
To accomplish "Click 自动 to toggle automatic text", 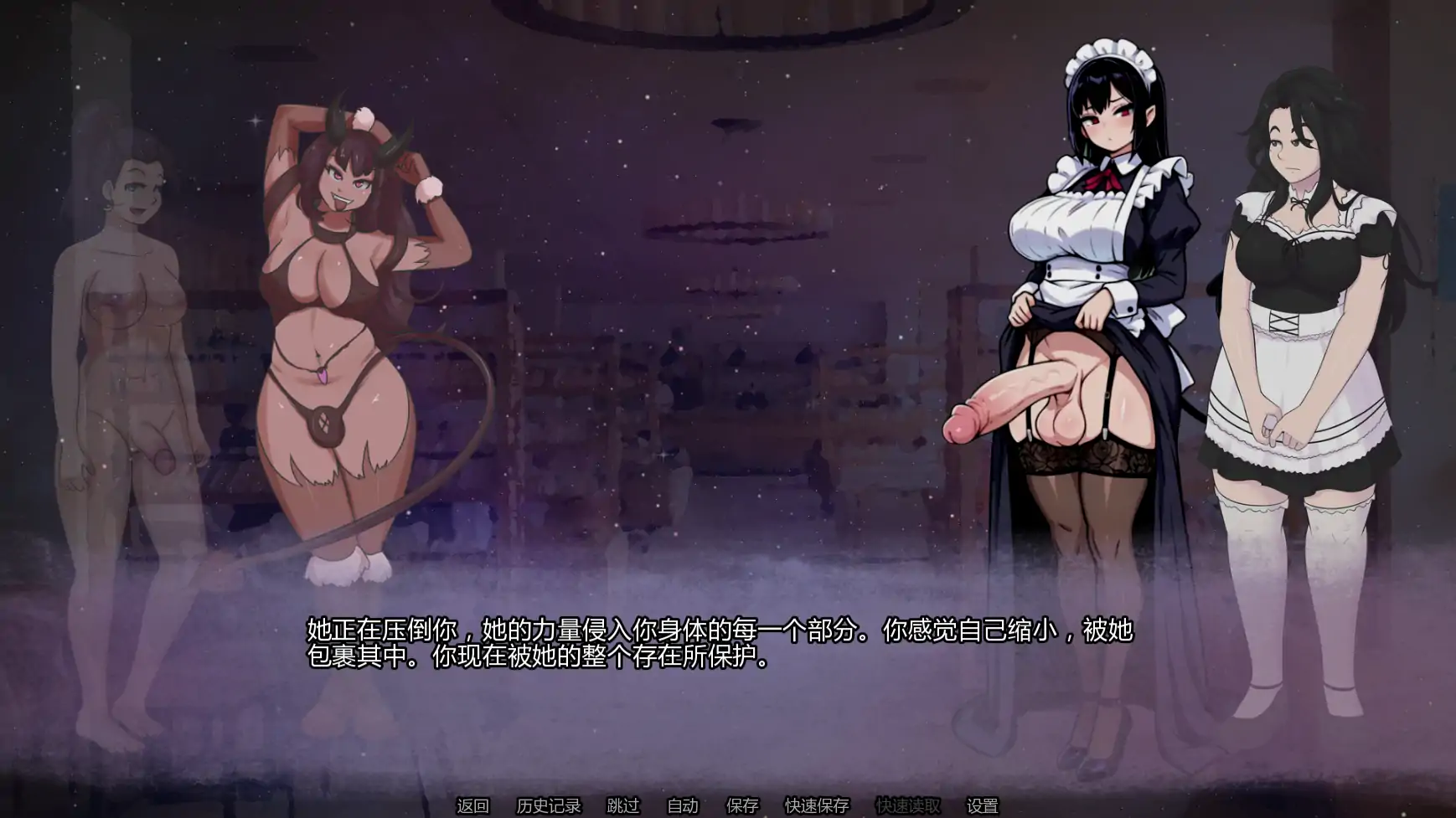I will tap(683, 805).
